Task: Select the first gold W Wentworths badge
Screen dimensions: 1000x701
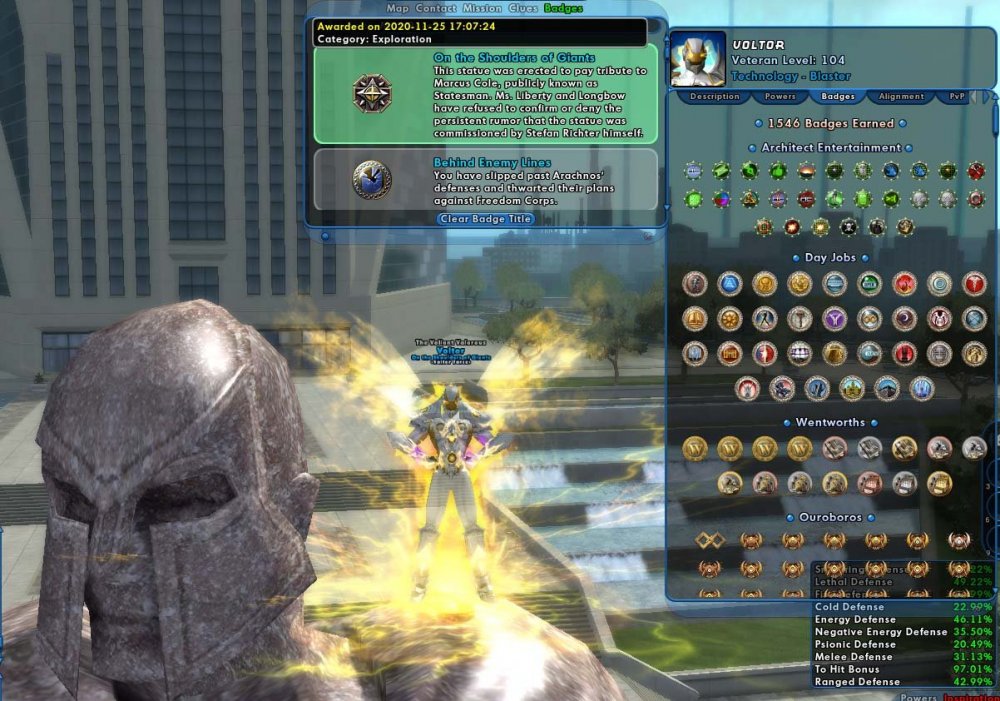Action: click(695, 449)
